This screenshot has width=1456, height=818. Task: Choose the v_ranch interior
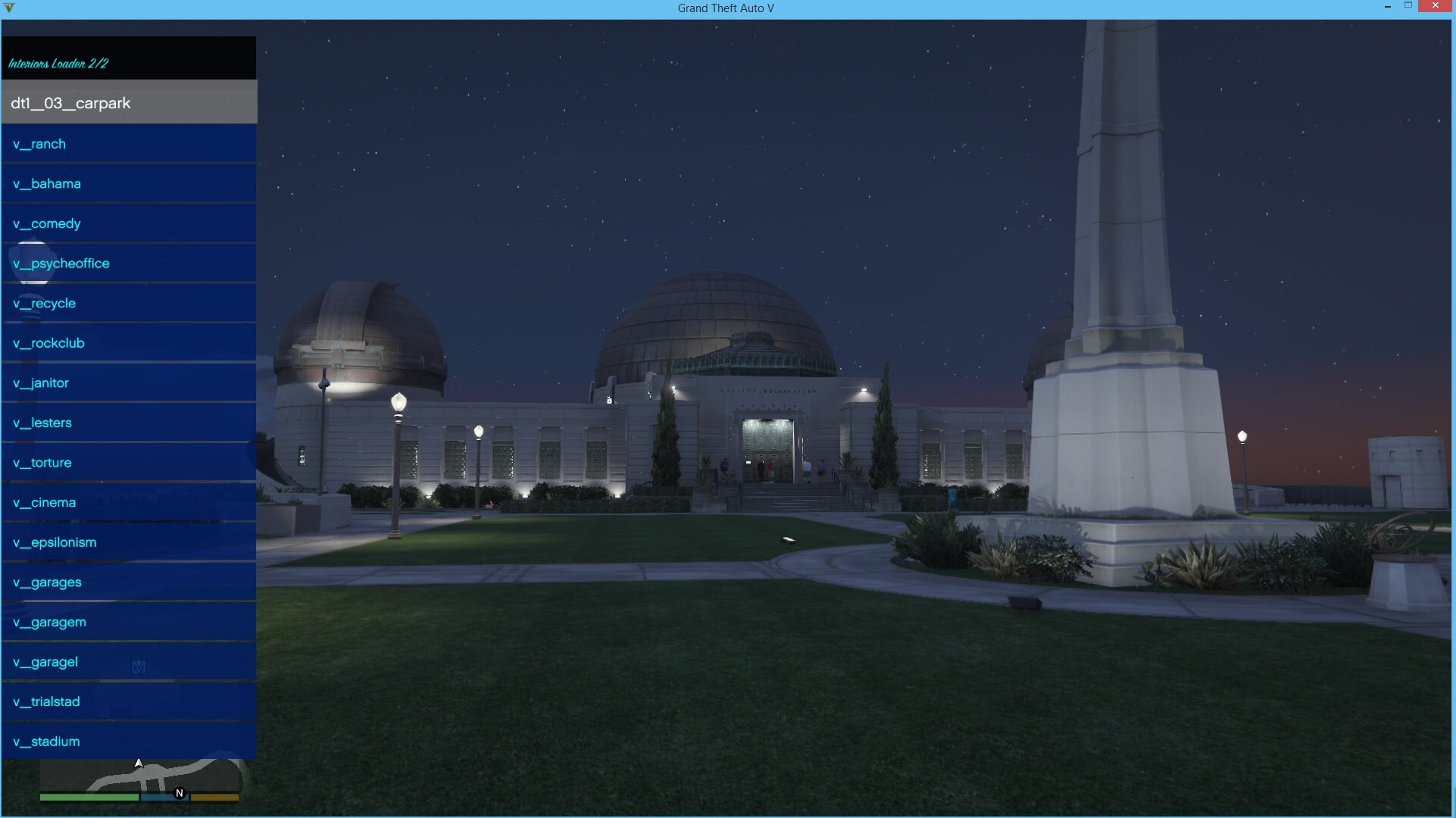[129, 144]
